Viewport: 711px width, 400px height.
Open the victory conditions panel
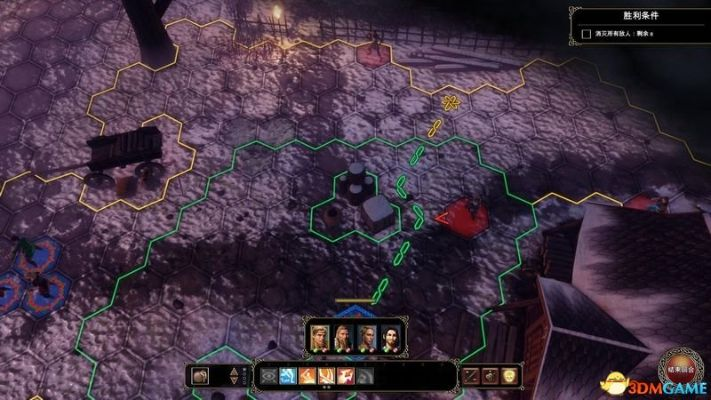point(638,15)
